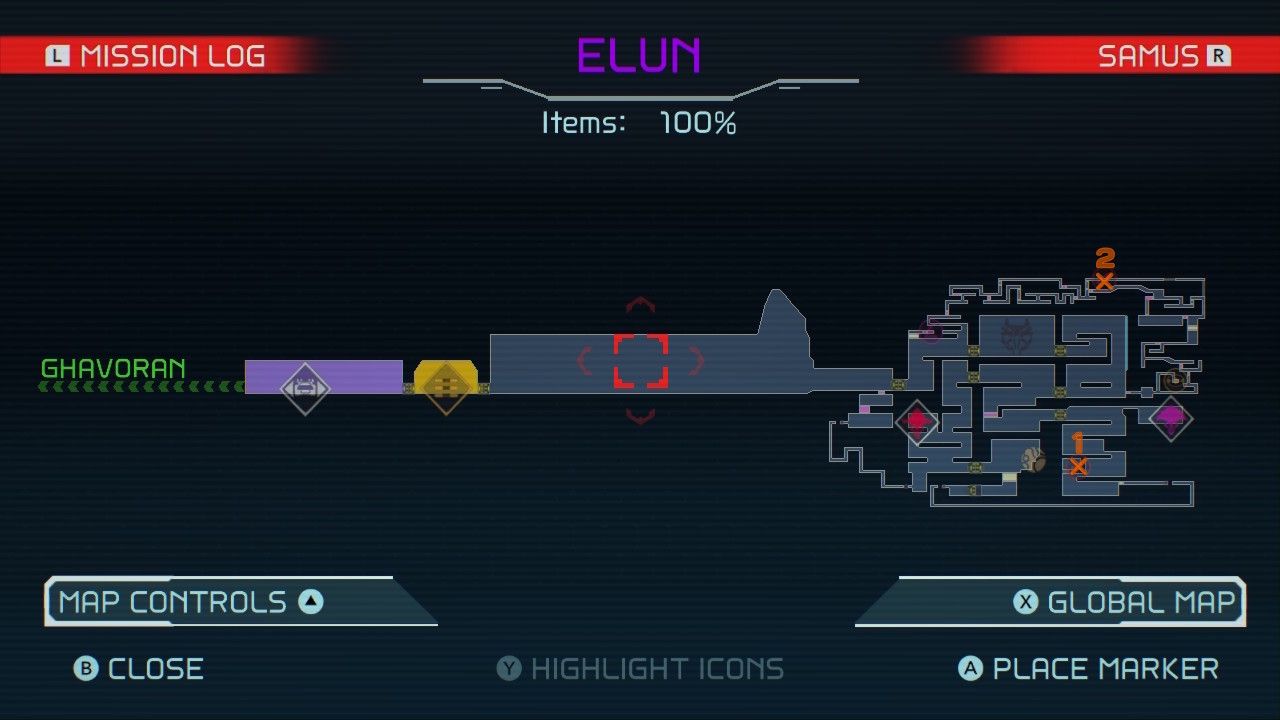The height and width of the screenshot is (720, 1280).
Task: Click orange marker X labeled 1
Action: [1080, 465]
